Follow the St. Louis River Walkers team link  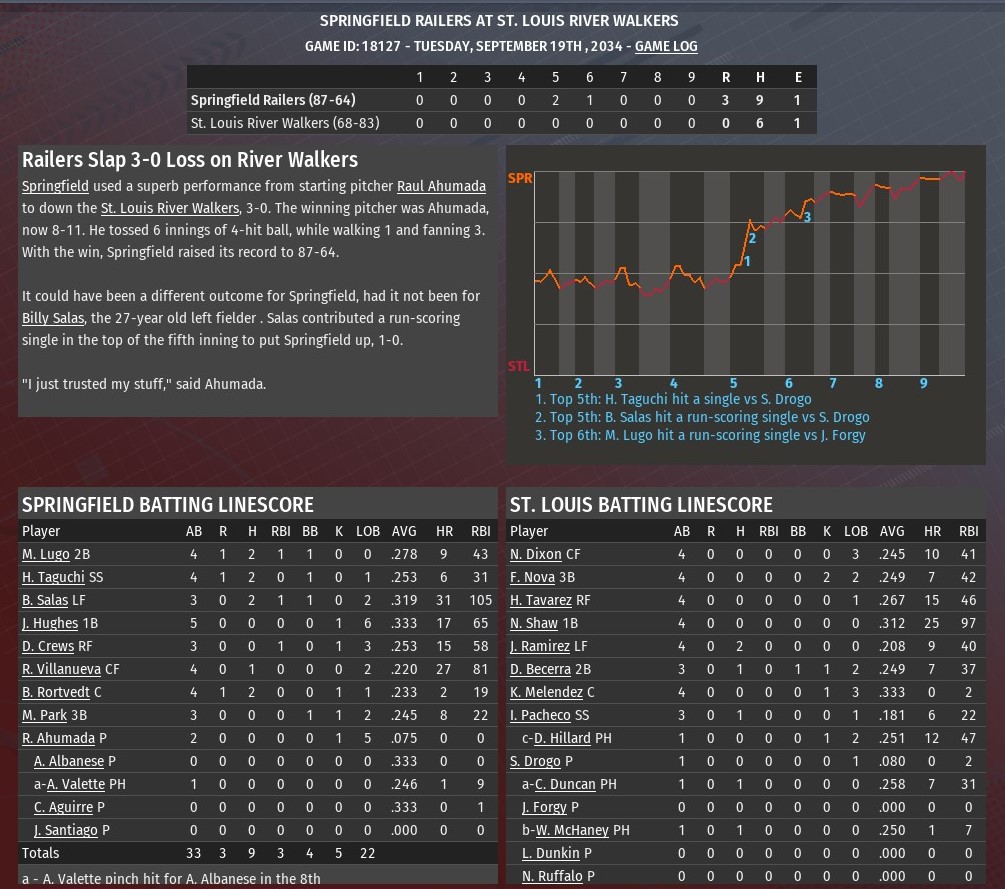point(169,208)
